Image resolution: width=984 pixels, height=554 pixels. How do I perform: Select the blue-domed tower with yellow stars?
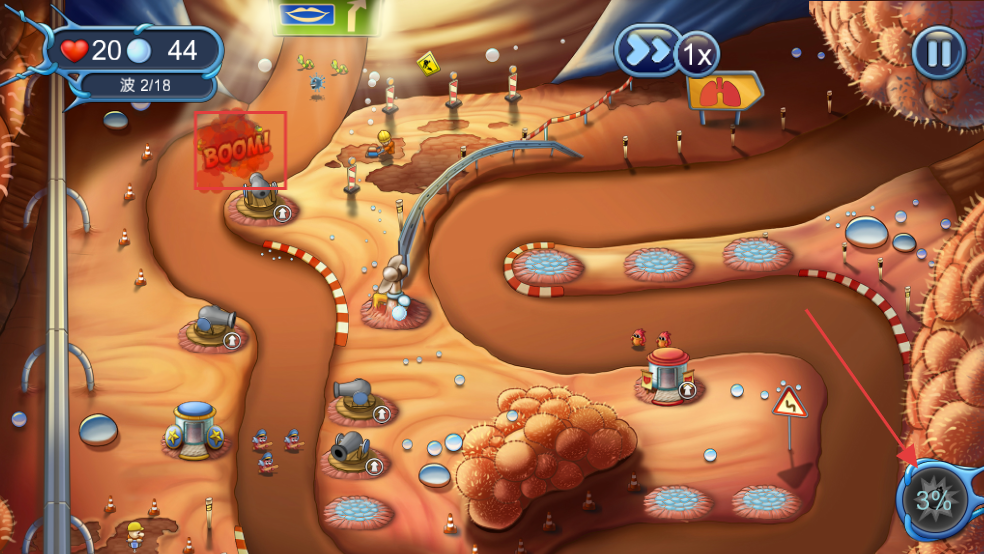pos(195,430)
